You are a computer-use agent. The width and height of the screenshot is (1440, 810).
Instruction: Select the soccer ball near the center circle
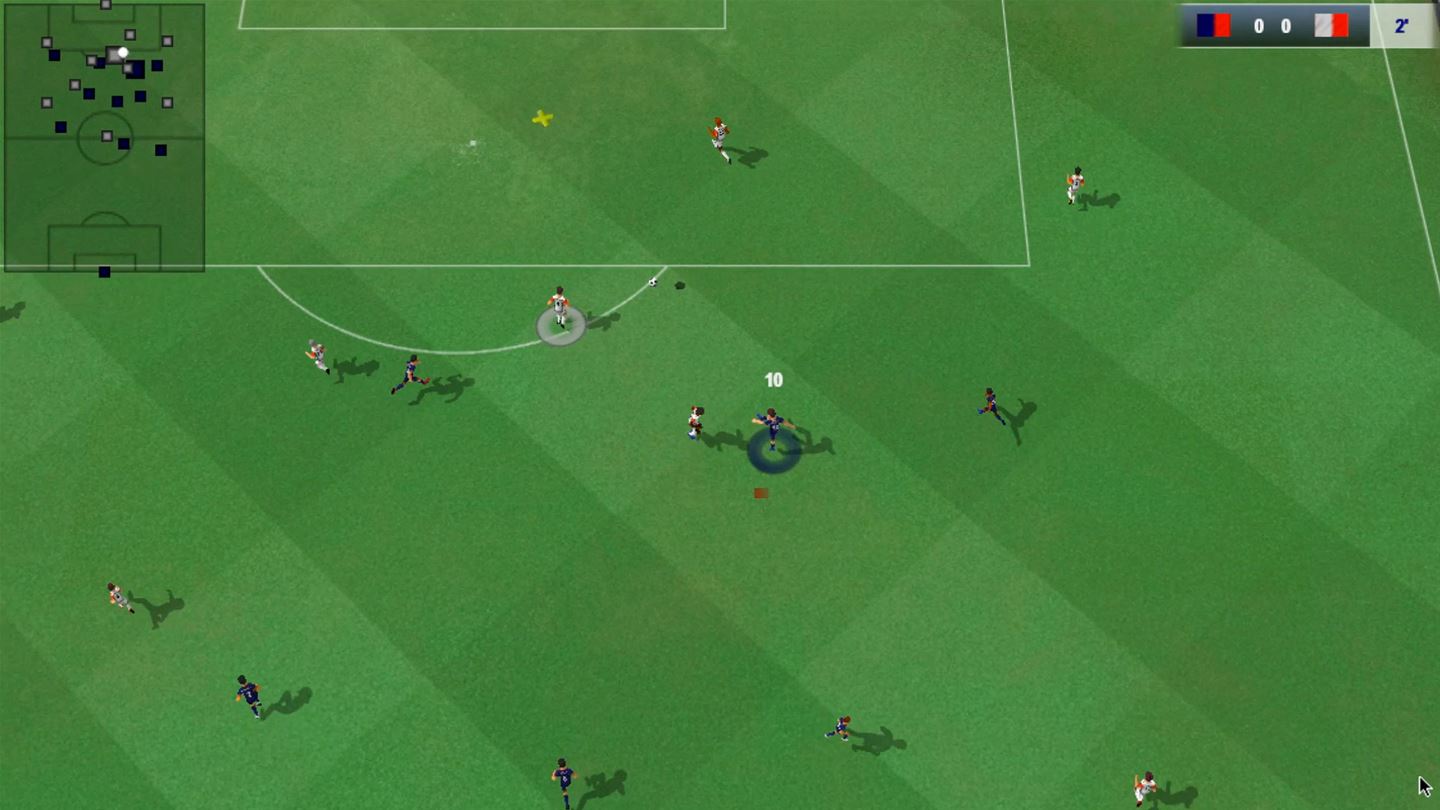click(x=652, y=284)
